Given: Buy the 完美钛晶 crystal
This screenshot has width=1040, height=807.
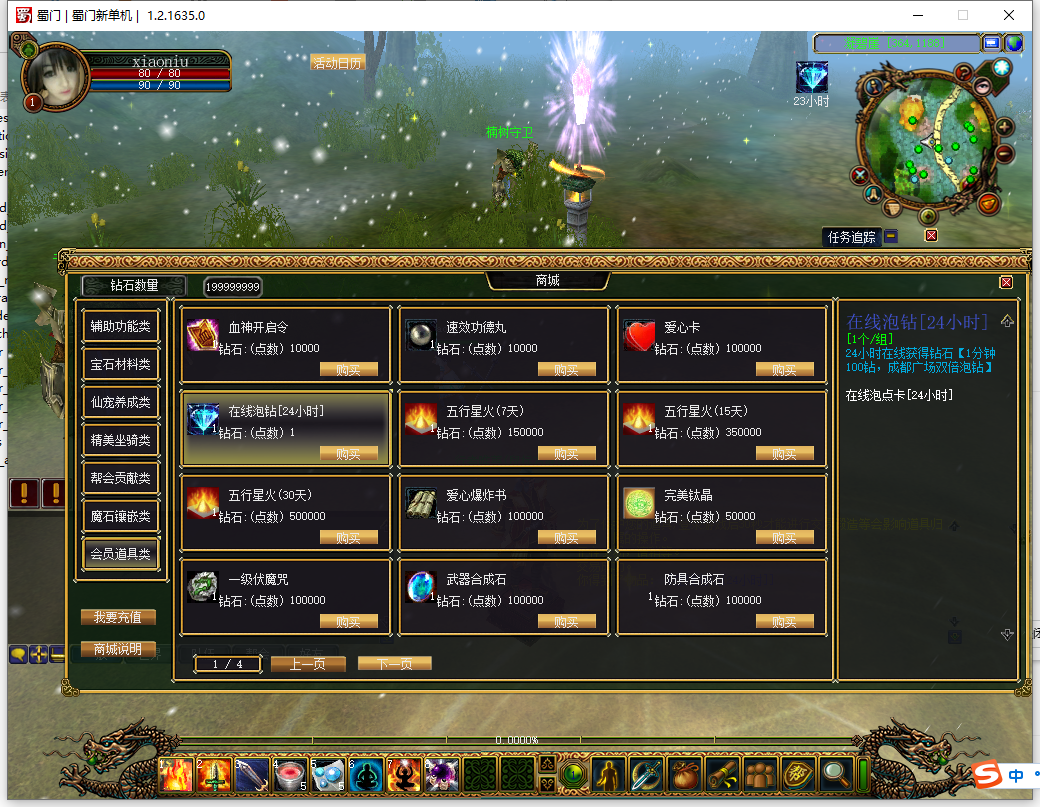Looking at the screenshot, I should (784, 538).
